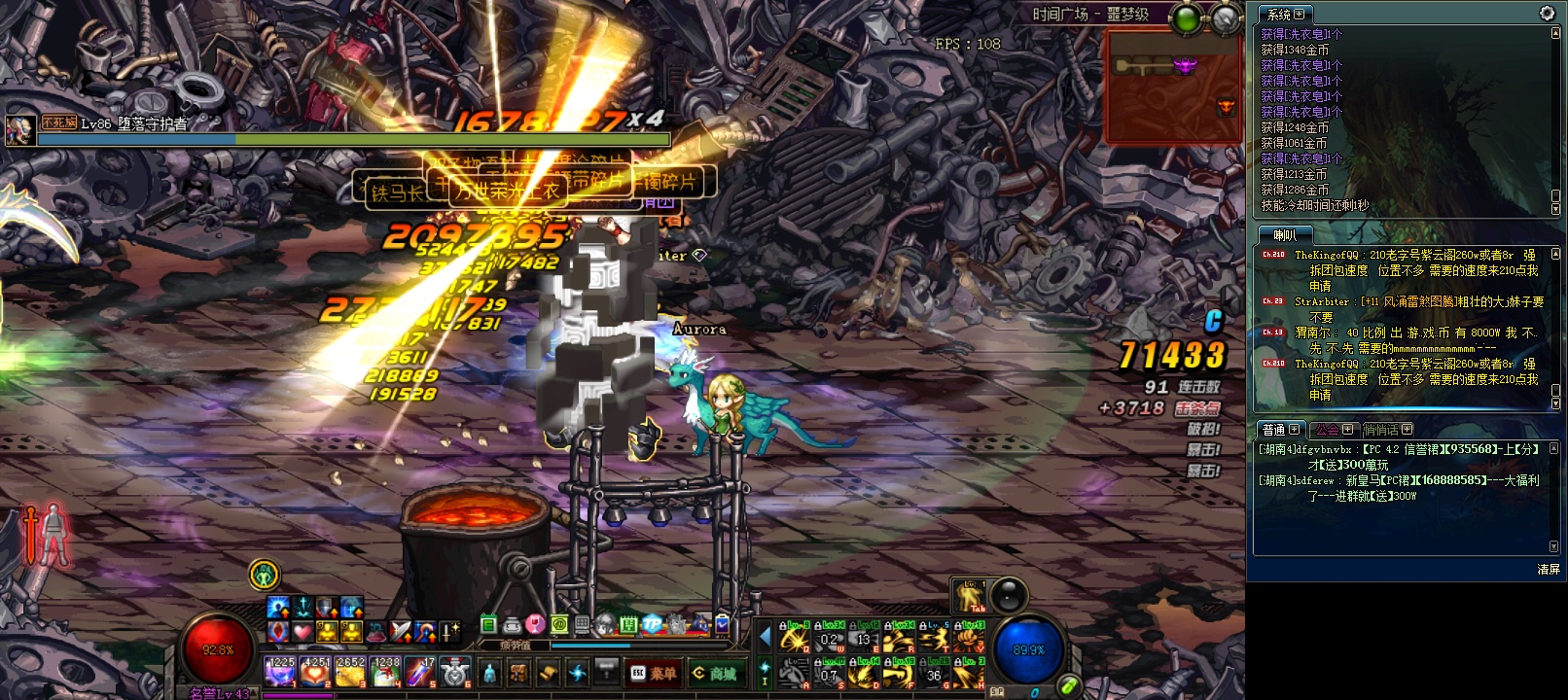The width and height of the screenshot is (1568, 700).
Task: Click the dungeon minimap
Action: coord(1173,86)
